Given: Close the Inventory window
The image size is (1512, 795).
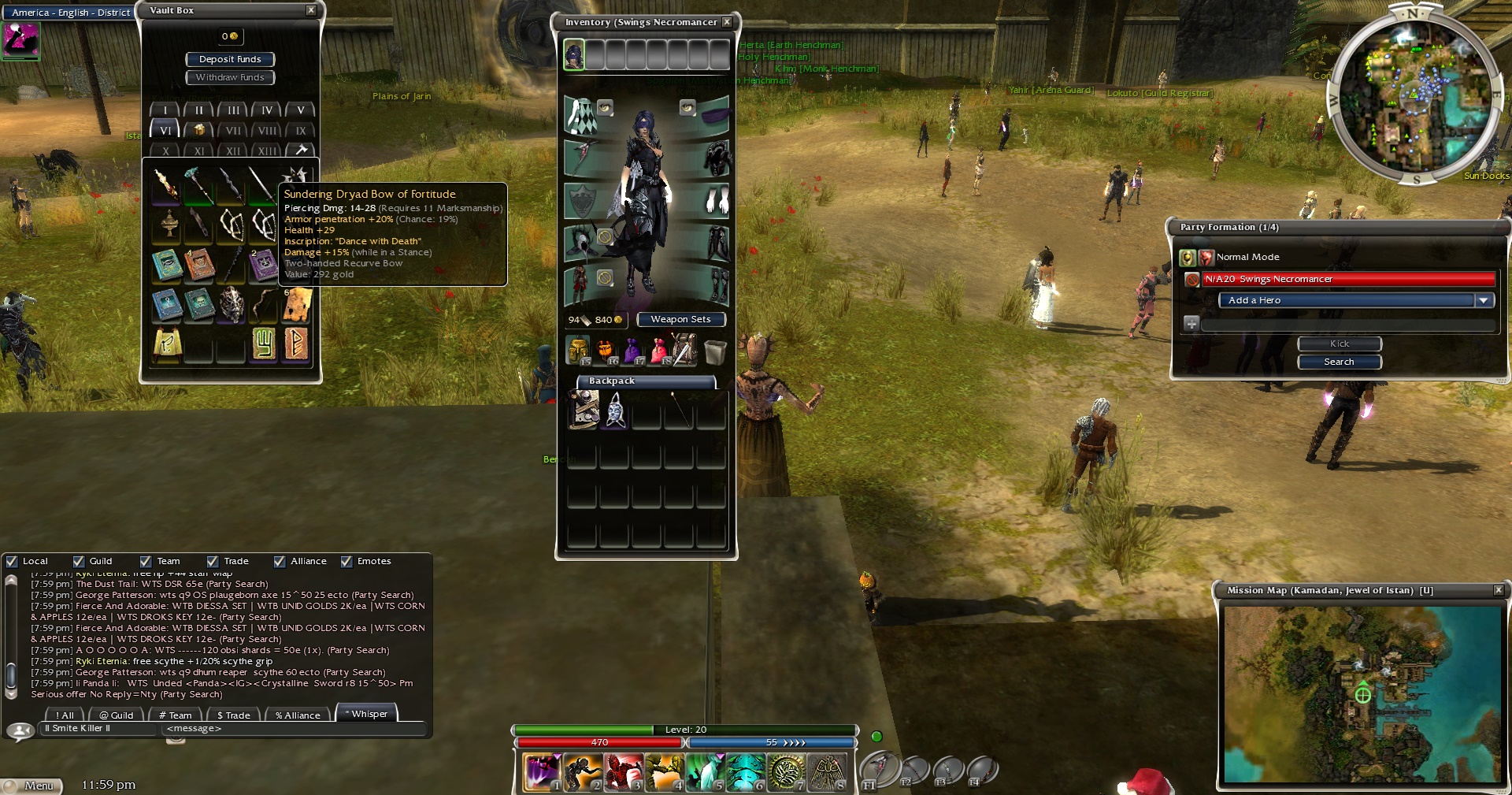Looking at the screenshot, I should pos(727,22).
